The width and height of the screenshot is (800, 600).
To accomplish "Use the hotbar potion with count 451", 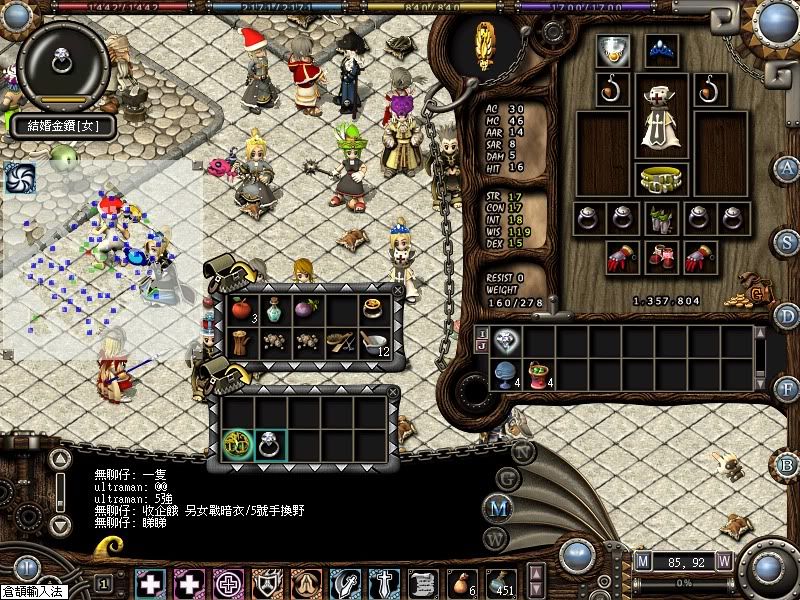I will click(x=499, y=582).
